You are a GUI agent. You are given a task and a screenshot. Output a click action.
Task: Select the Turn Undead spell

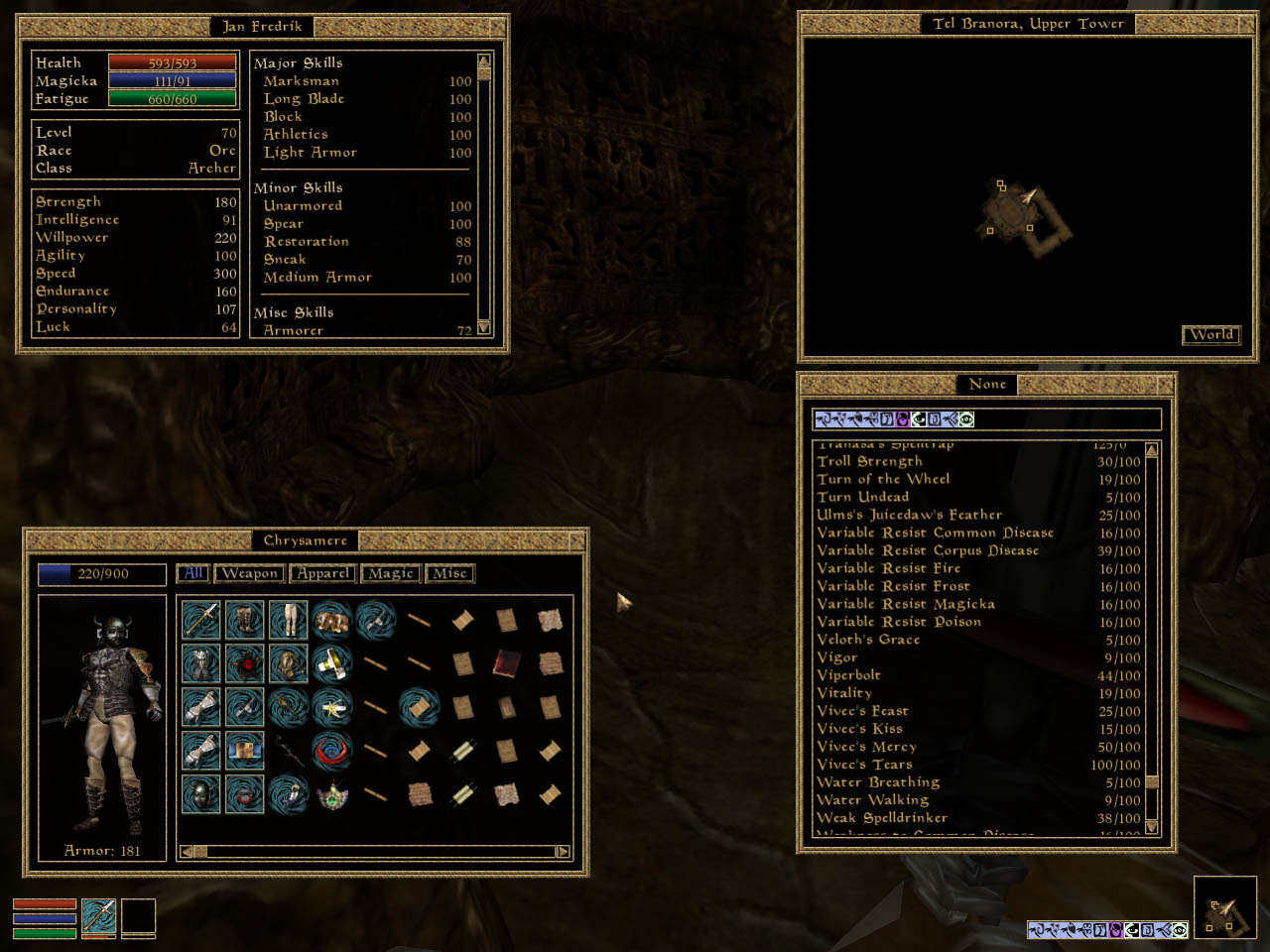(863, 497)
